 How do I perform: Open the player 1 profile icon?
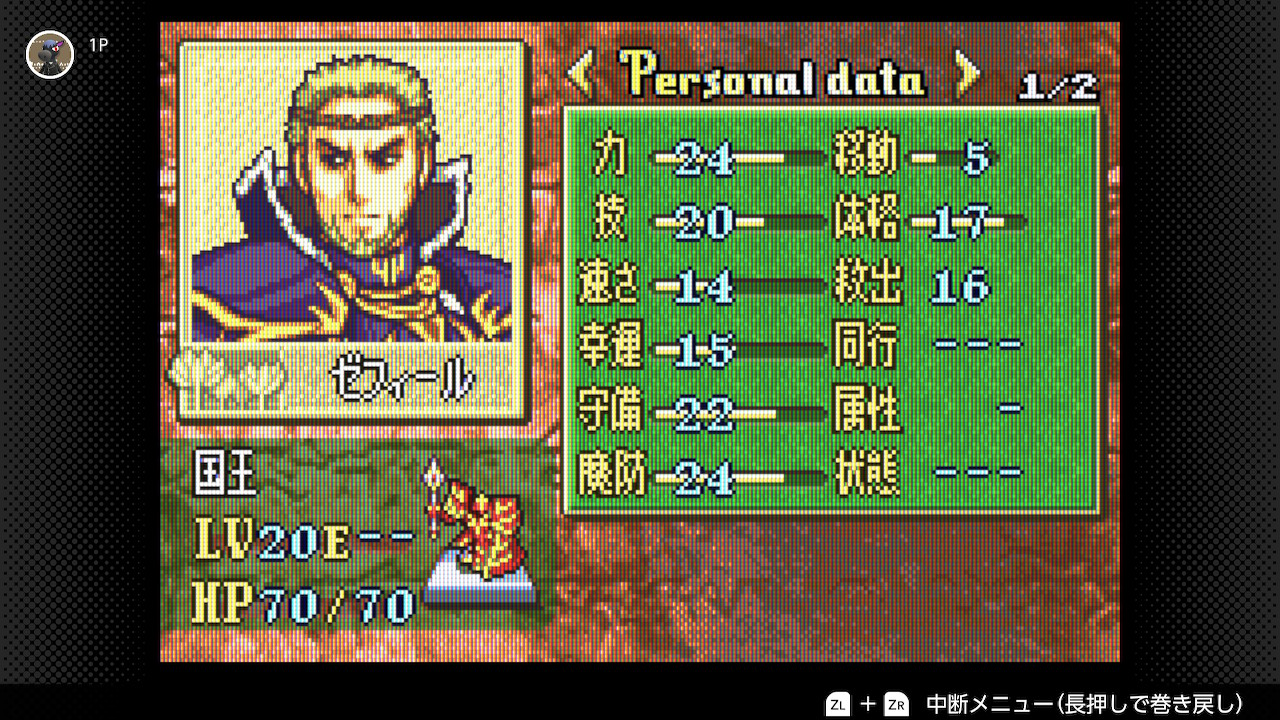pos(50,54)
